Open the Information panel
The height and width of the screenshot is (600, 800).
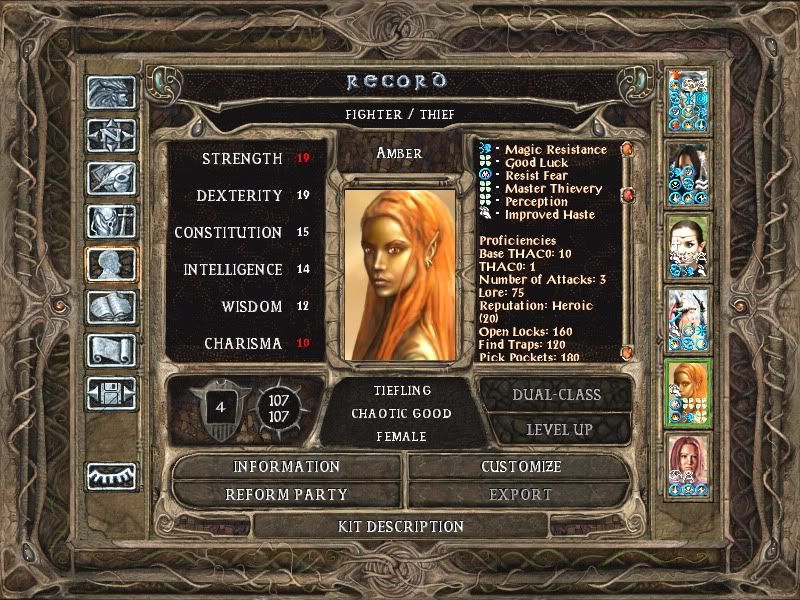click(x=287, y=467)
